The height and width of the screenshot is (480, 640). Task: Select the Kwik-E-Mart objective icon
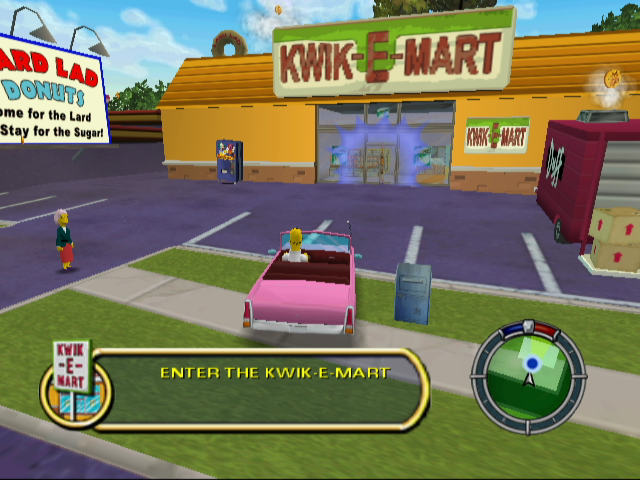click(73, 381)
